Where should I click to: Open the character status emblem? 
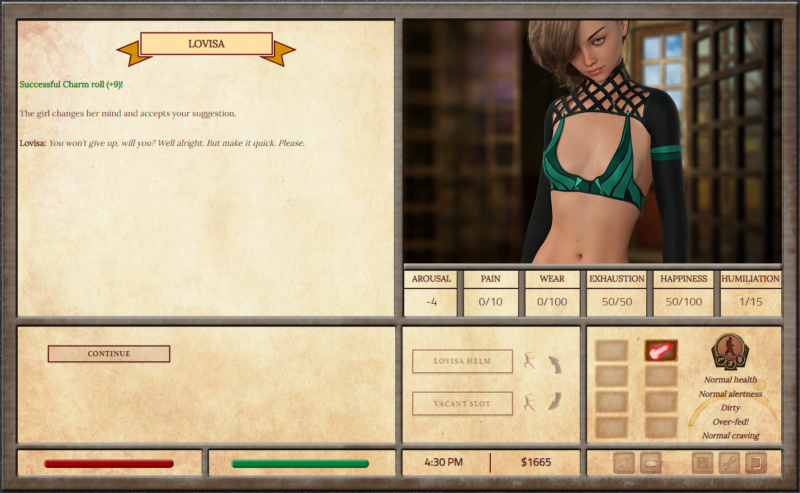(x=730, y=352)
